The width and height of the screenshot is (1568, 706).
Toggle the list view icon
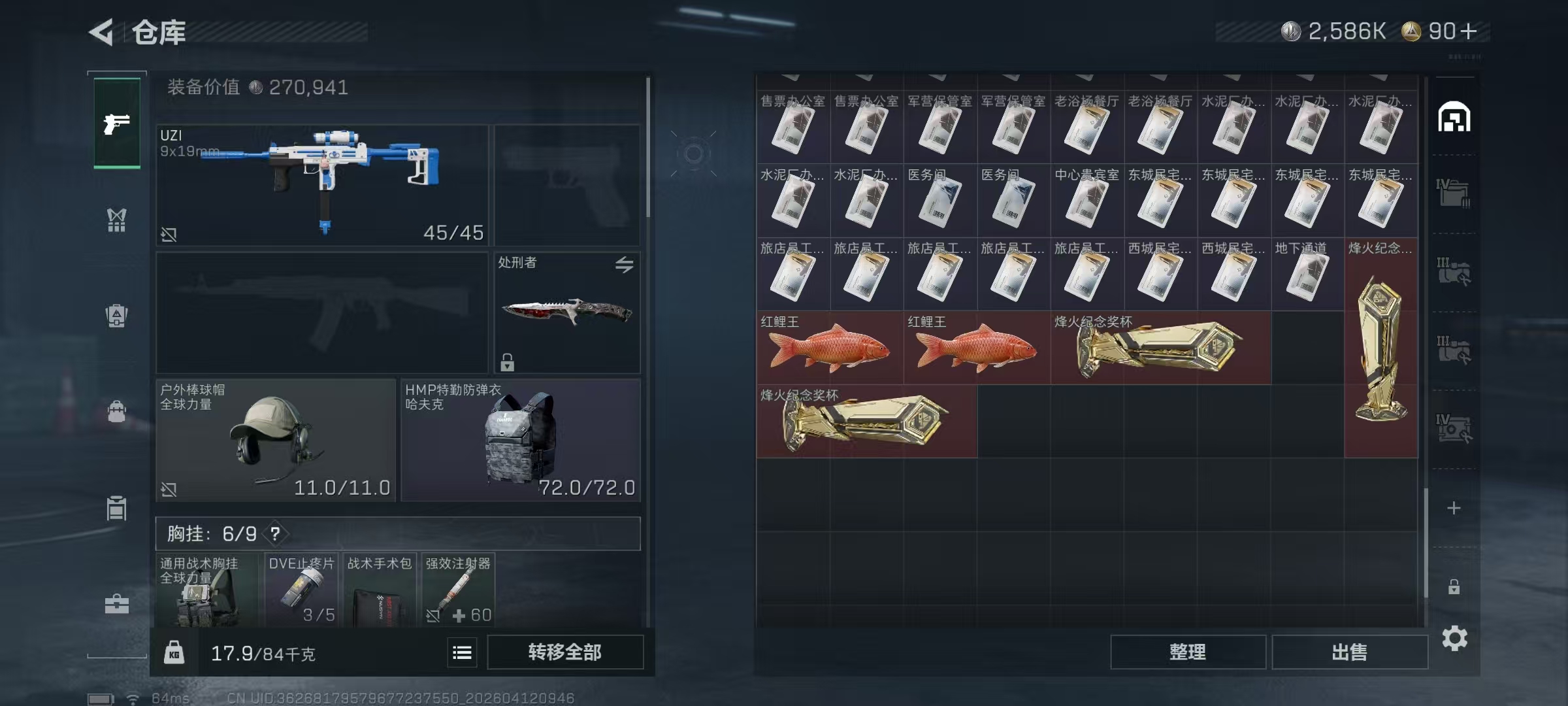click(x=462, y=652)
